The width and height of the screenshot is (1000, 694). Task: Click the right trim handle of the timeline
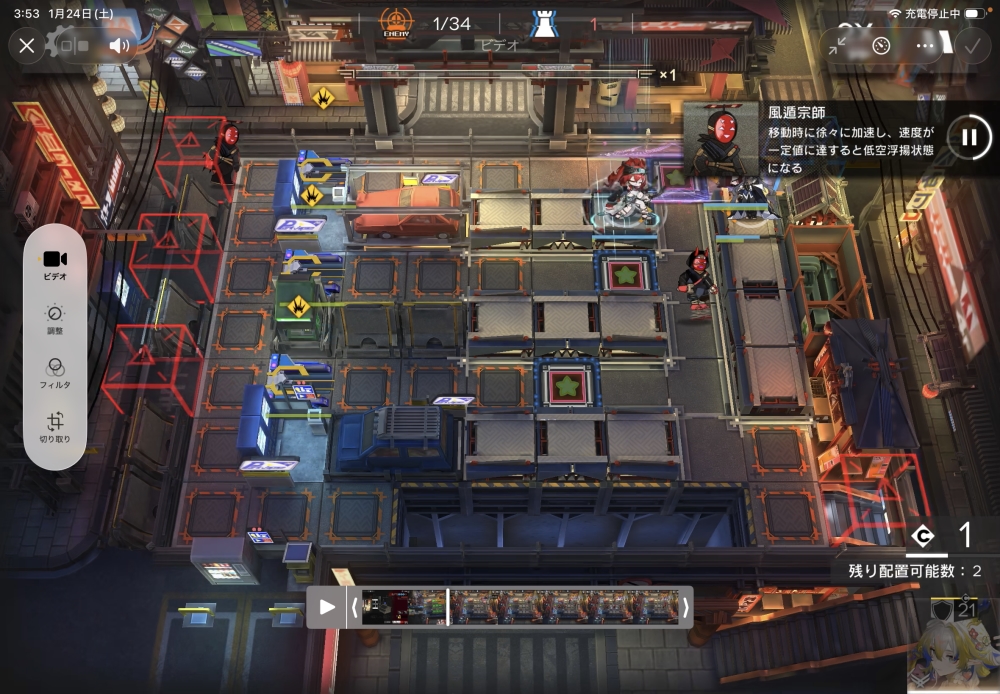tap(685, 607)
